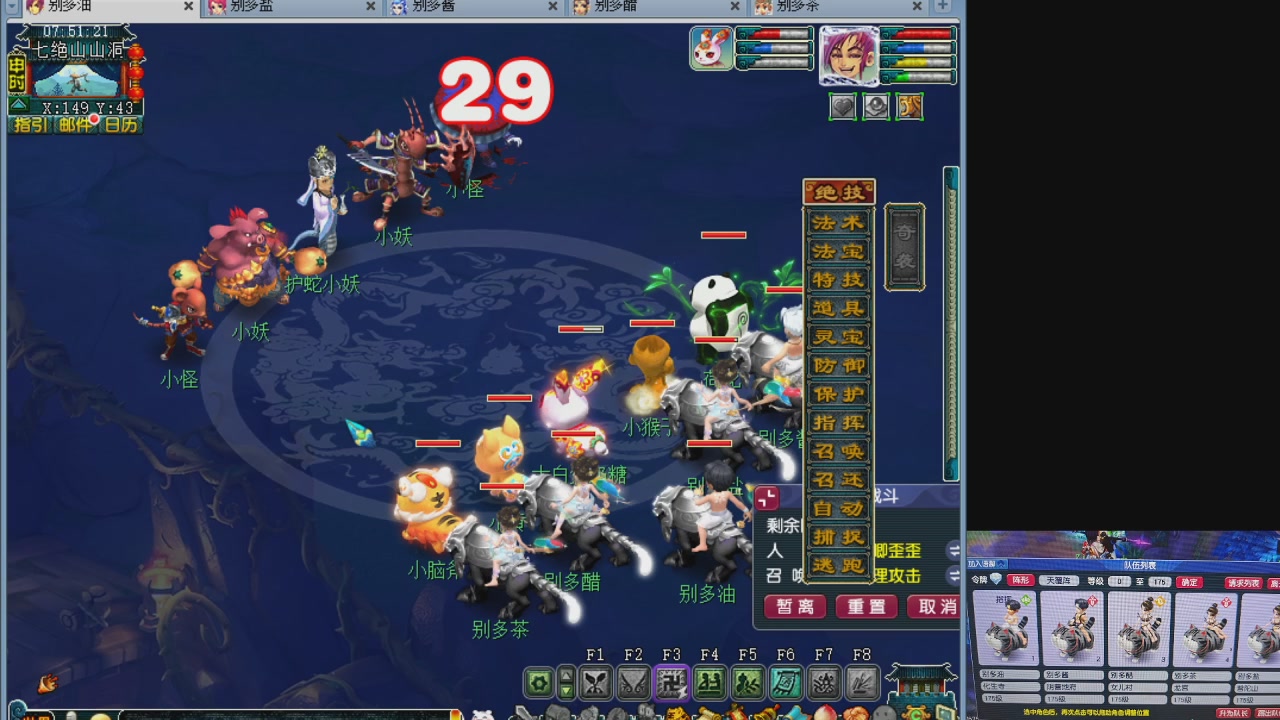
Task: Select the 法术 spell command in battle menu
Action: click(x=838, y=223)
